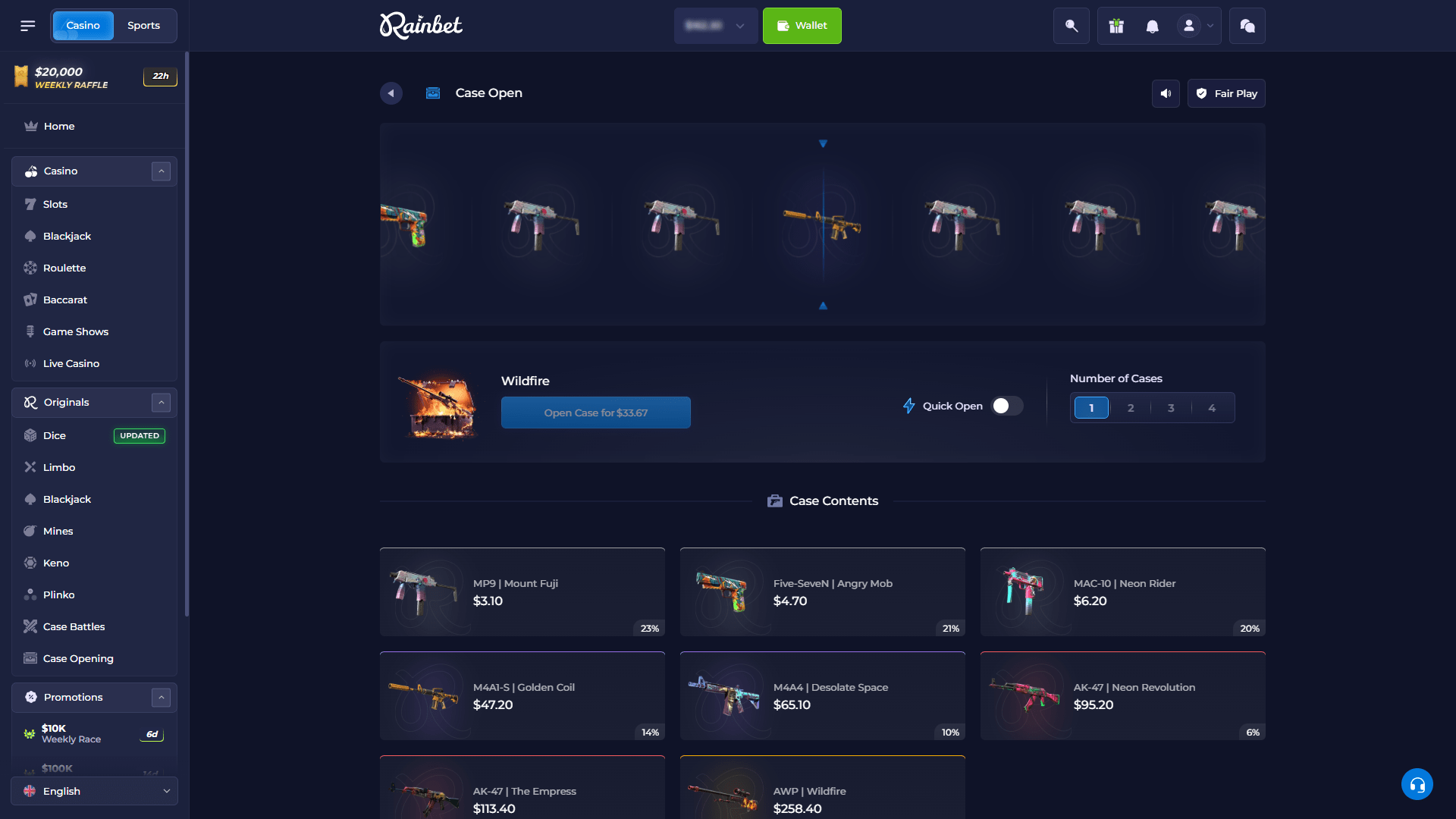
Task: Enable Quick Open toggle
Action: (1006, 406)
